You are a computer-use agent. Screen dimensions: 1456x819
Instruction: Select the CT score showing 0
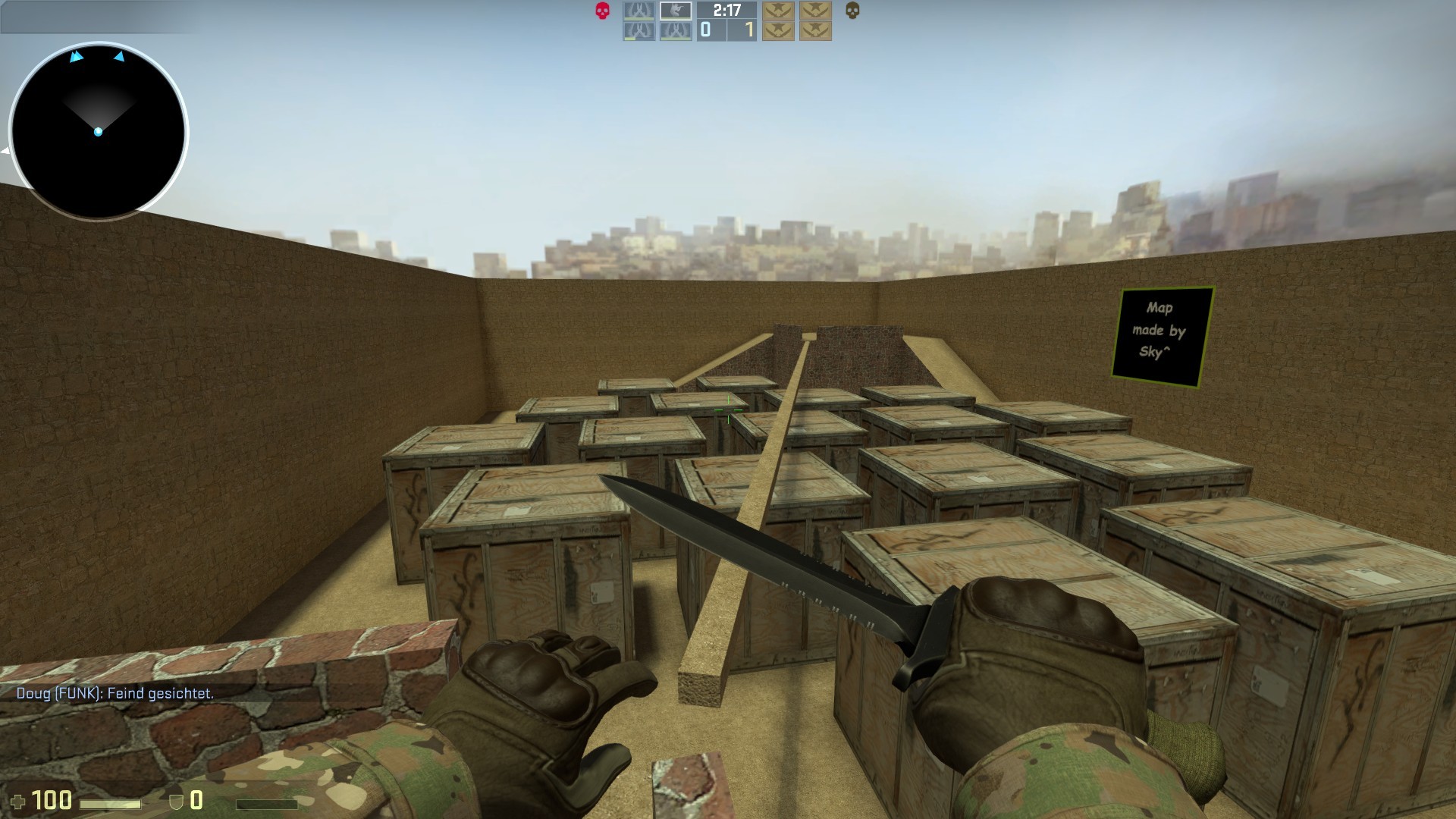click(x=705, y=30)
